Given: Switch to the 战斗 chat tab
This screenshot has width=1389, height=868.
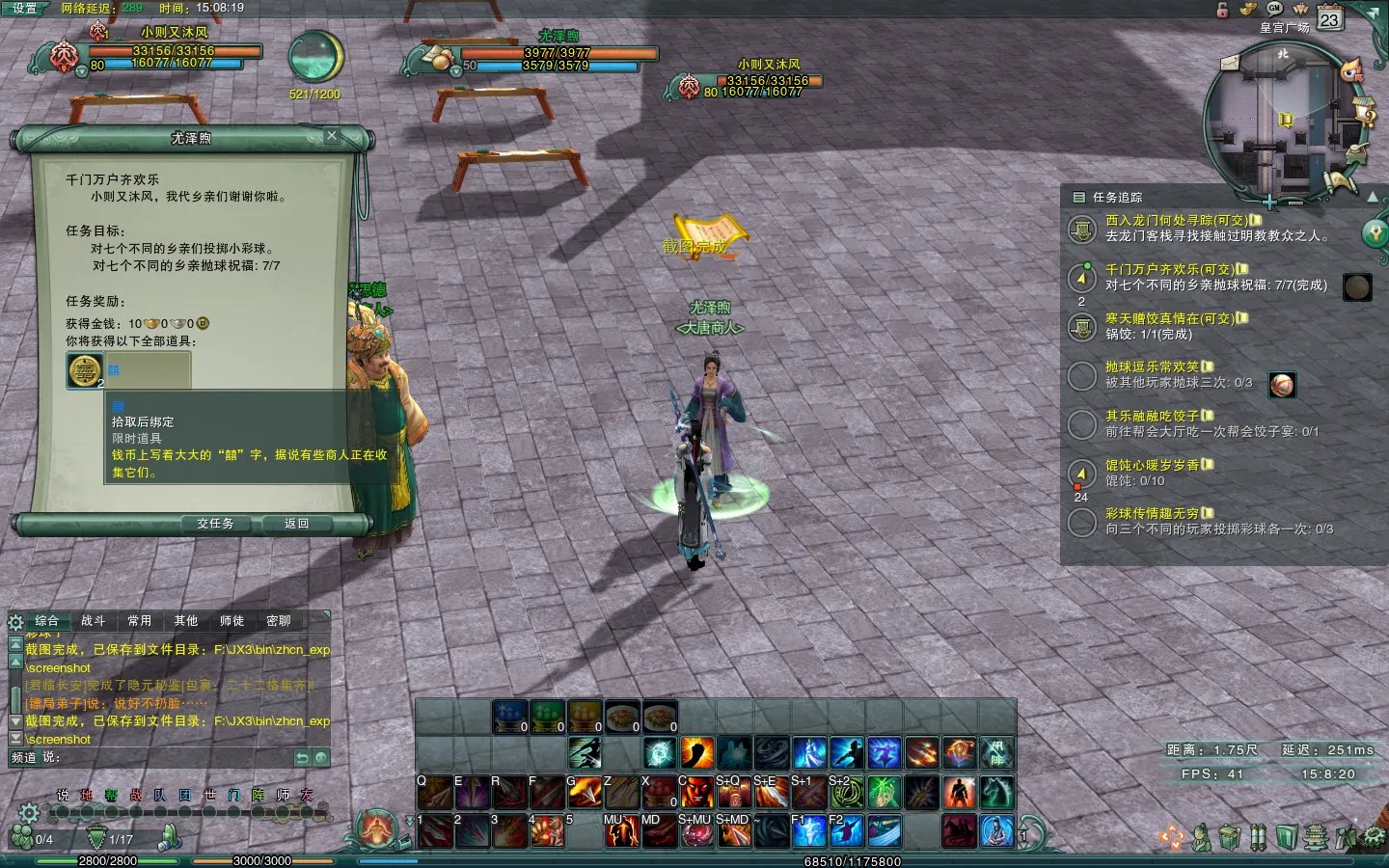Looking at the screenshot, I should tap(94, 621).
